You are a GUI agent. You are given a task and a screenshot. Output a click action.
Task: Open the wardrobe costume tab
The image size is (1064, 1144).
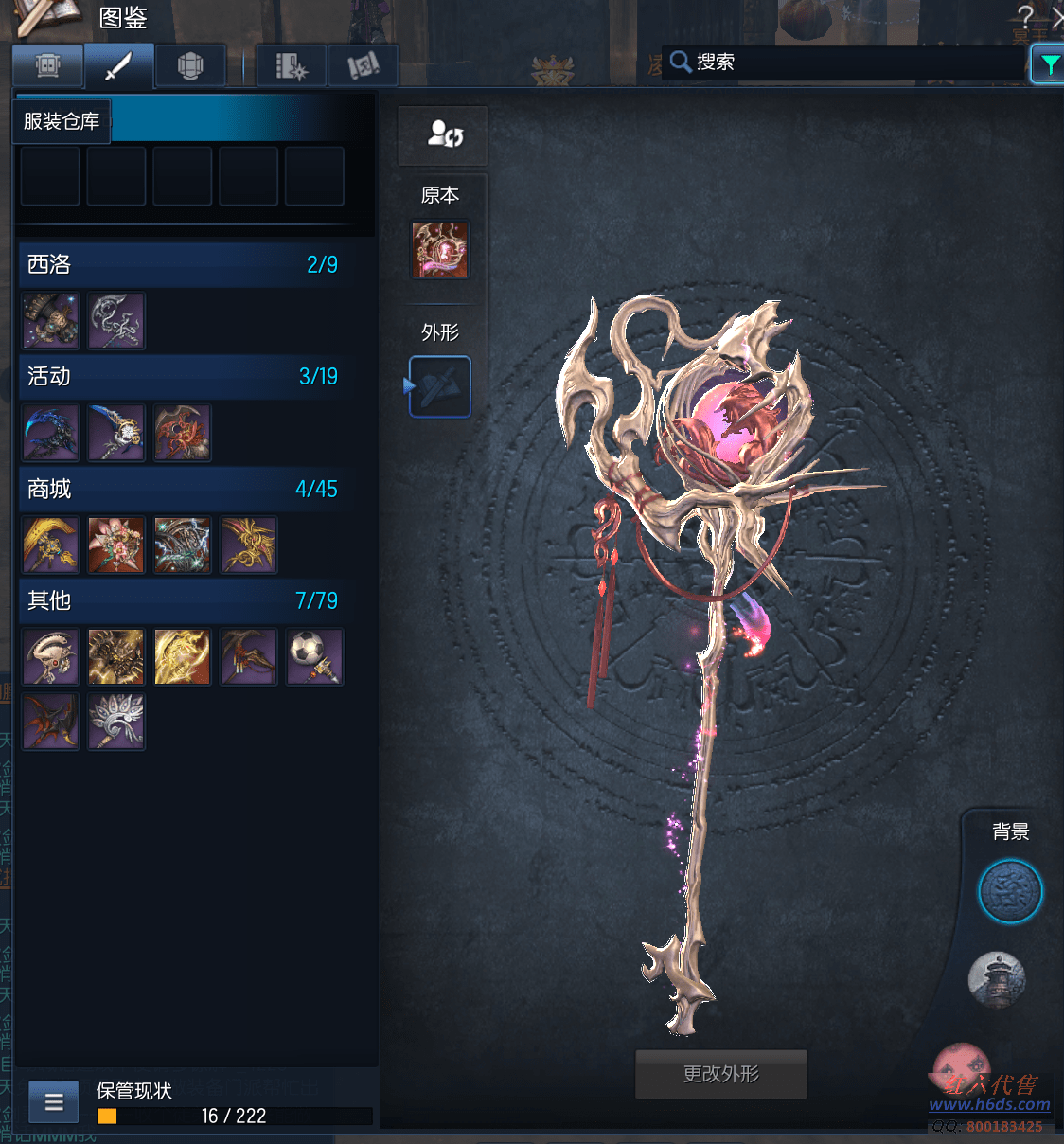(x=47, y=66)
